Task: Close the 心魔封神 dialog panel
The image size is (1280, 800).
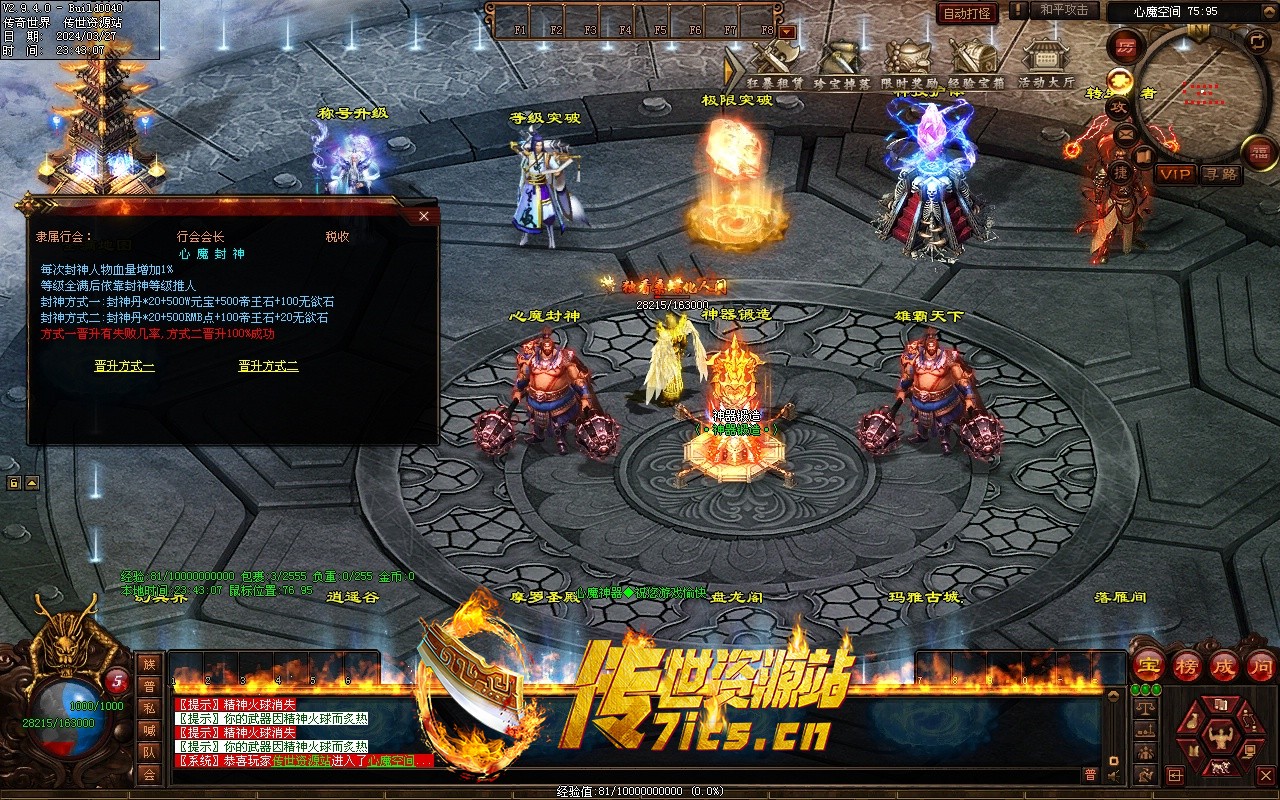Action: (424, 216)
